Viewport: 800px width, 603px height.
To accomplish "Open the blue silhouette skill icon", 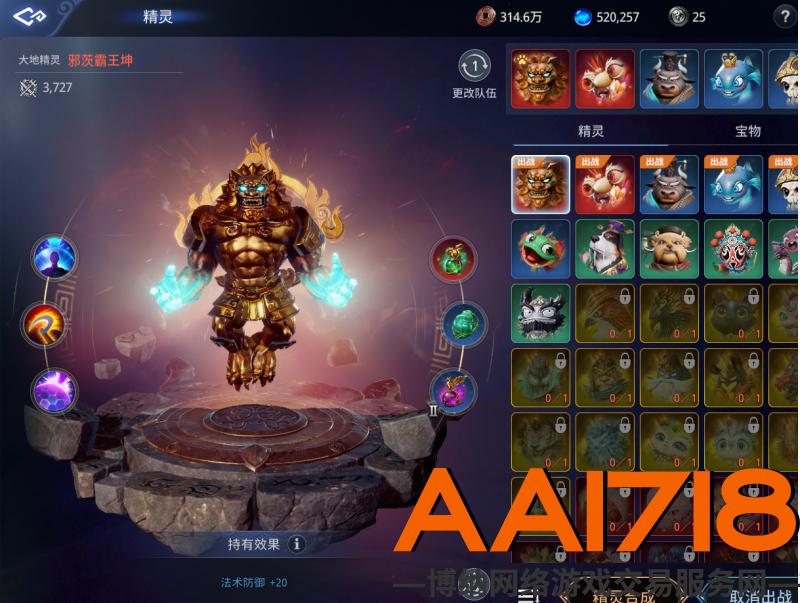I will [54, 257].
